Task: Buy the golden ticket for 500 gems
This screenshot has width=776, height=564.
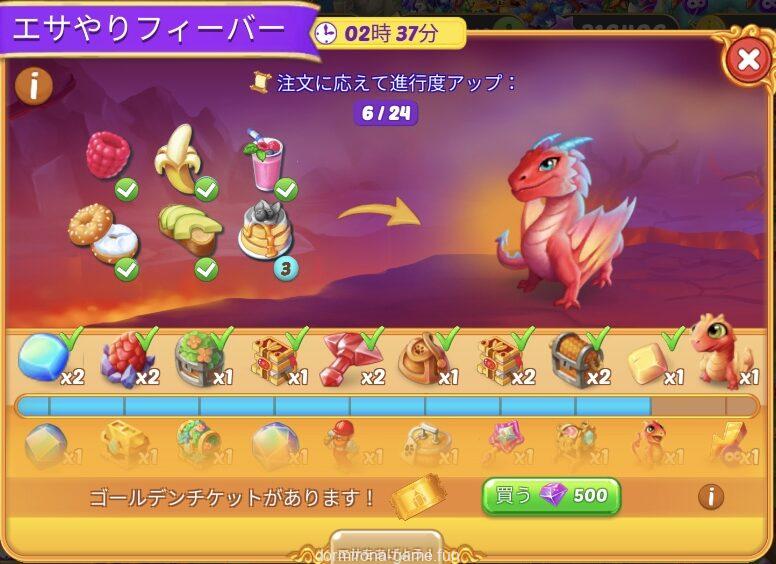Action: pyautogui.click(x=551, y=496)
